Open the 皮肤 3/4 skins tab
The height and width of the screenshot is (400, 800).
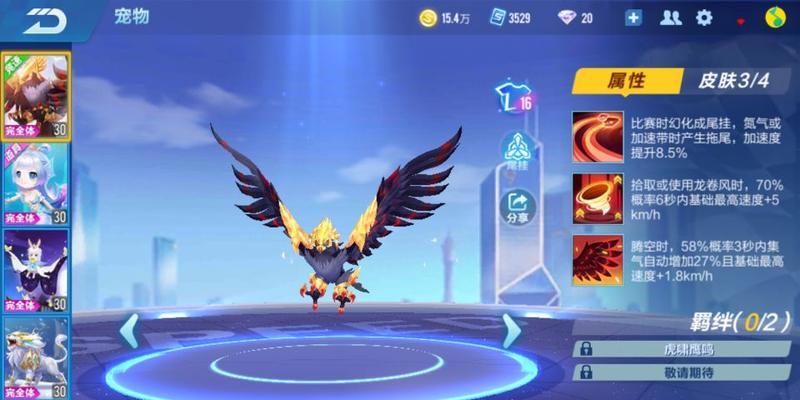tap(729, 82)
